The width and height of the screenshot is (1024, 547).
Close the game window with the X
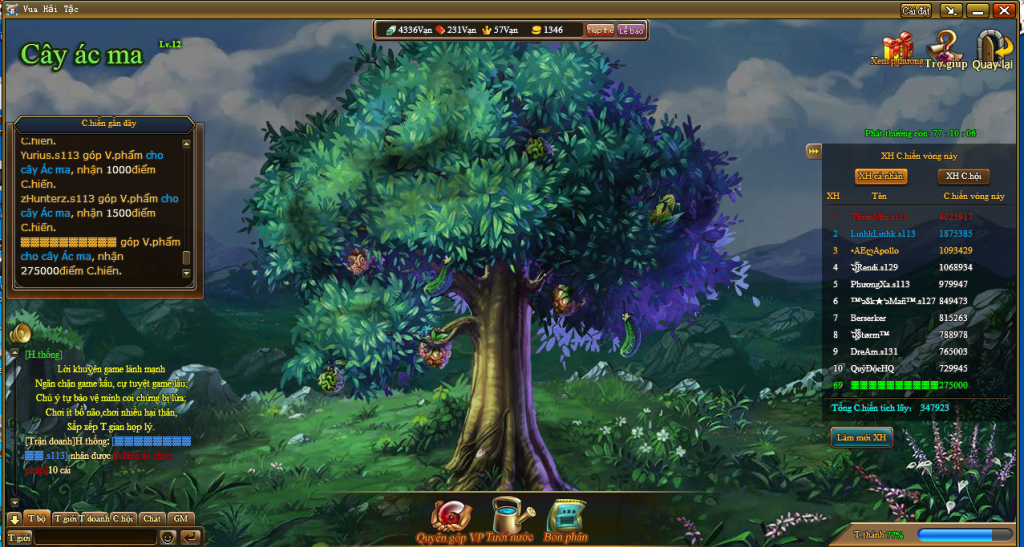(x=1002, y=10)
